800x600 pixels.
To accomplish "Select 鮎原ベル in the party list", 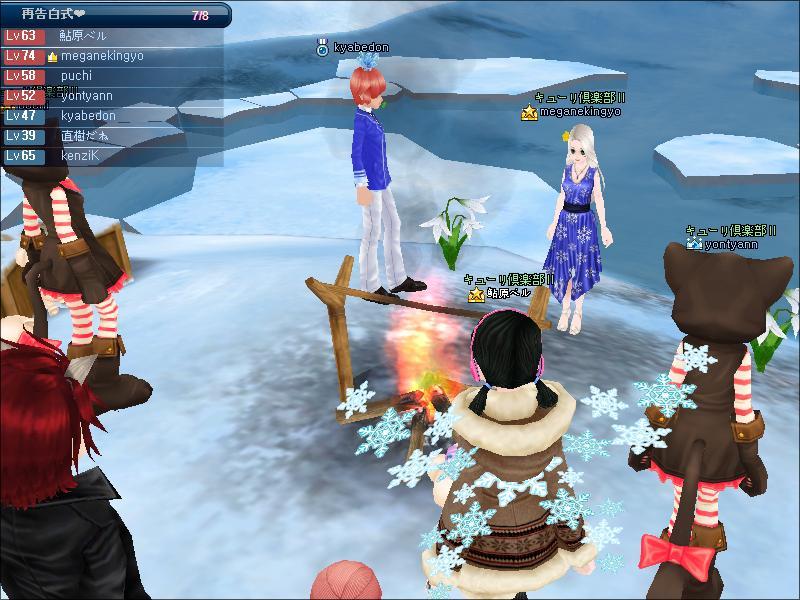I will tap(85, 35).
